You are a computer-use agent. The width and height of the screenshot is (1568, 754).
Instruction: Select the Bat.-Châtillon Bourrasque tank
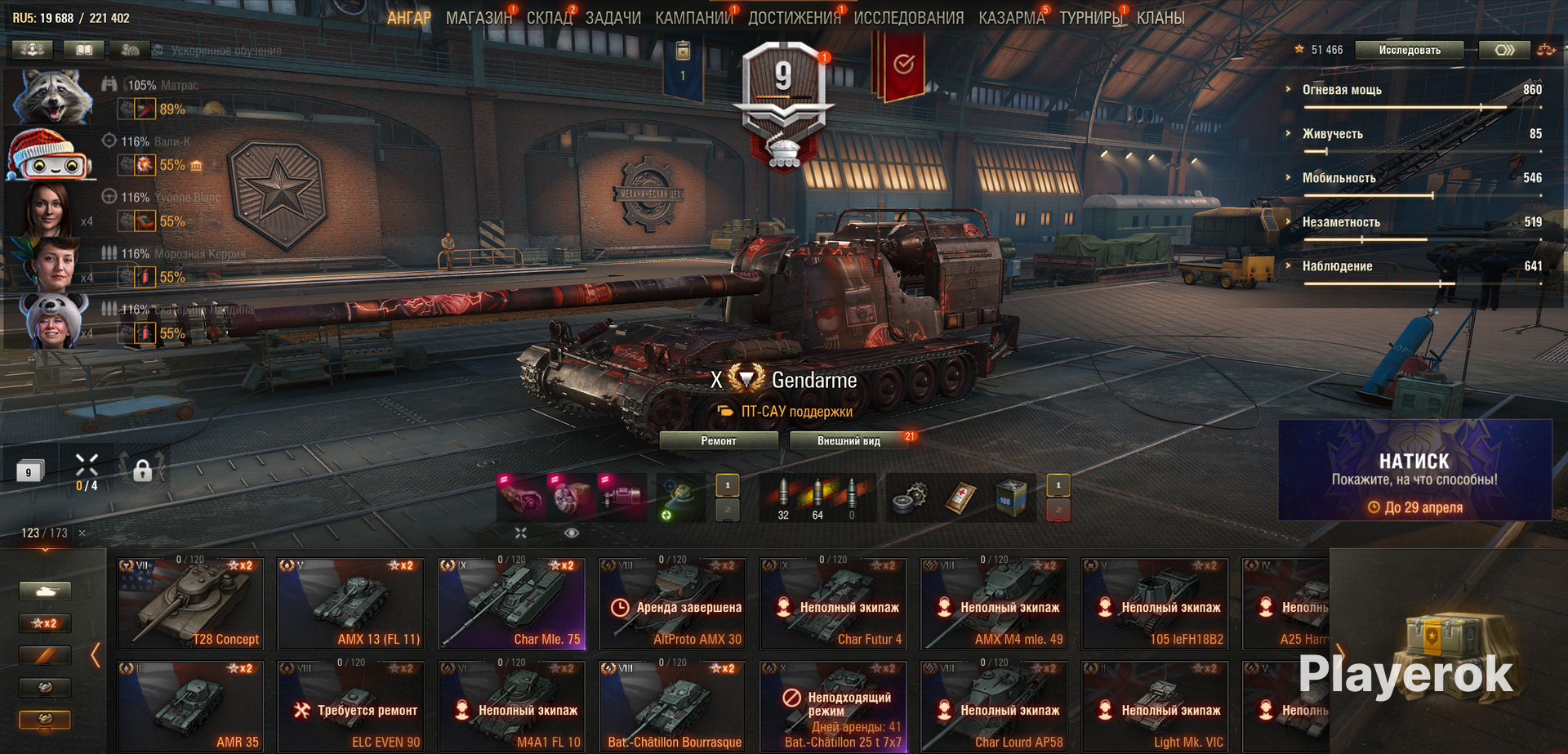(673, 706)
